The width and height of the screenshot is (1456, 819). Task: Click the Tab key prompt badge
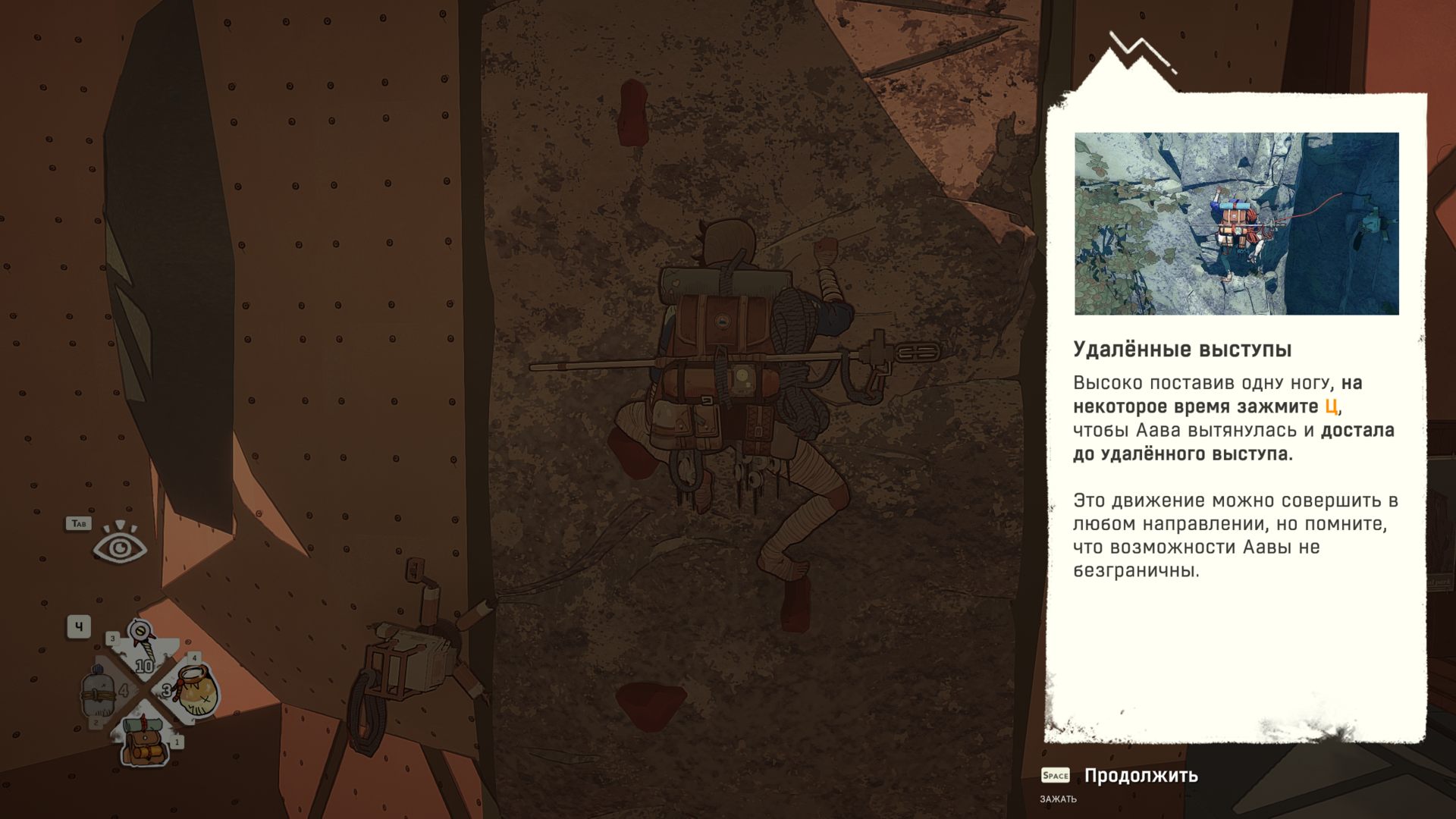[x=79, y=522]
